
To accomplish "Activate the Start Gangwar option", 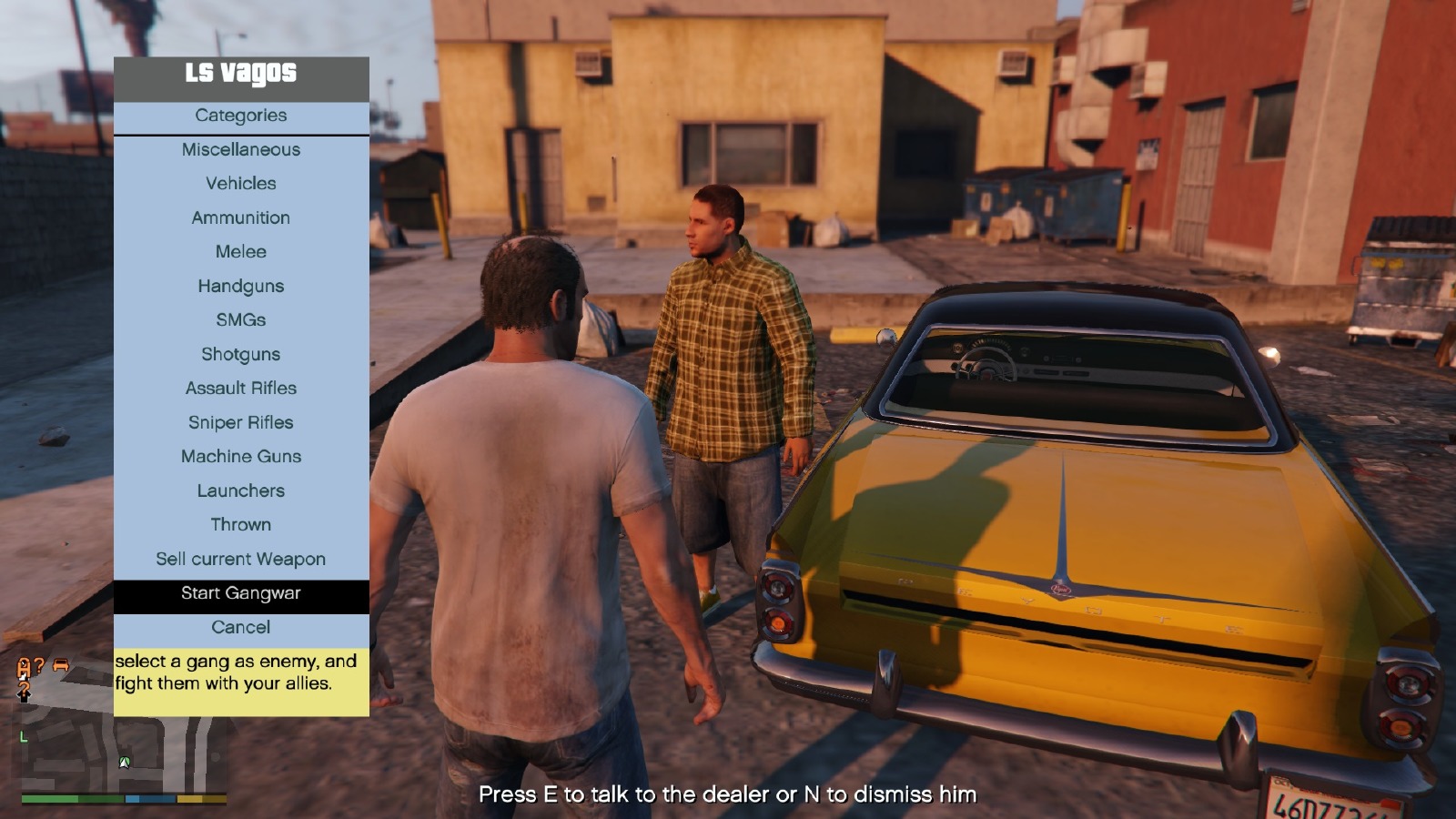I will 241,593.
